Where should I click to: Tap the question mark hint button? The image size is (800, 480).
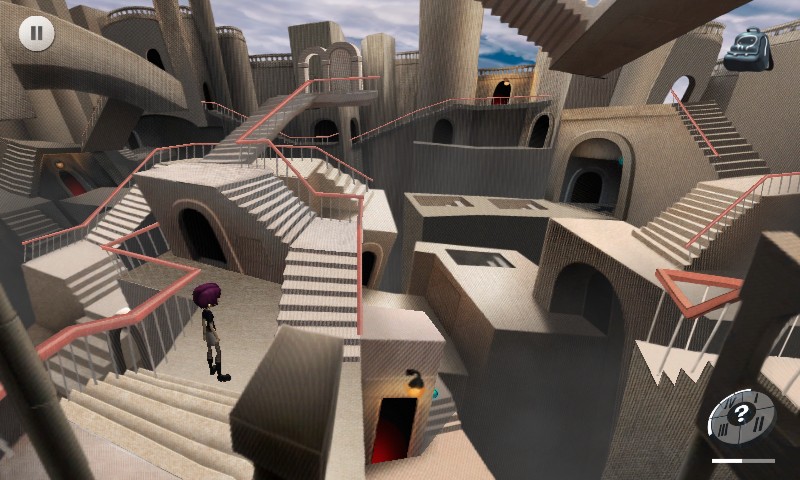(741, 414)
